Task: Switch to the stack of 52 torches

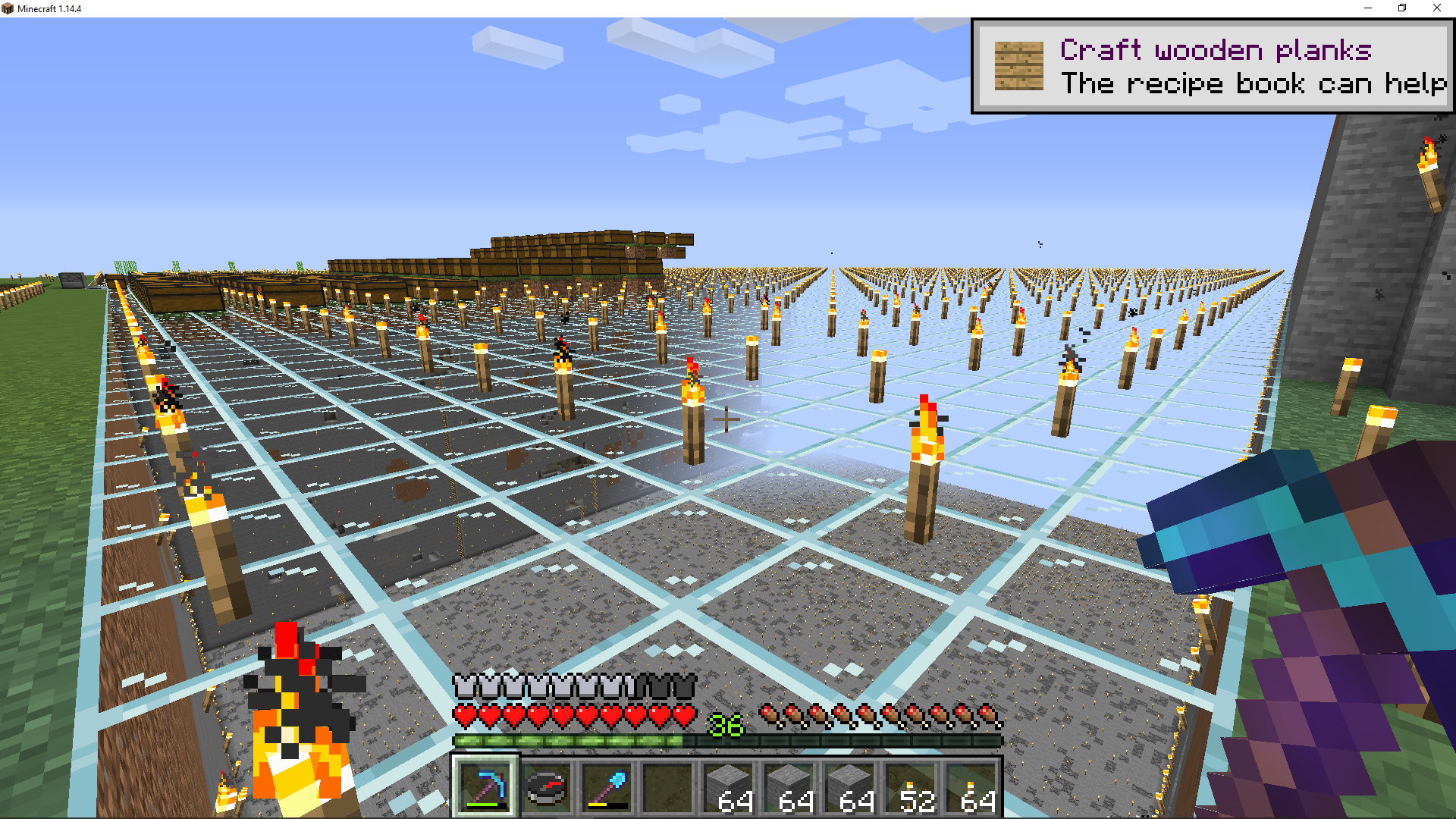Action: (x=912, y=787)
